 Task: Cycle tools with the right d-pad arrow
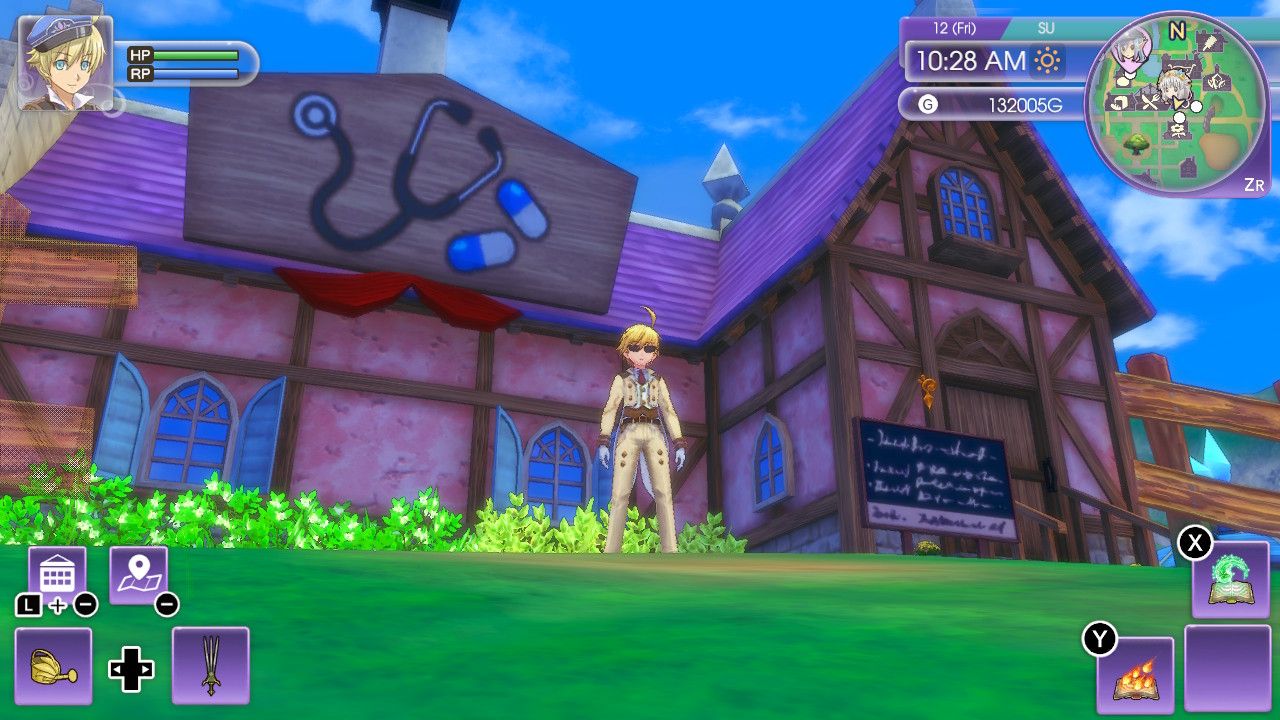147,670
